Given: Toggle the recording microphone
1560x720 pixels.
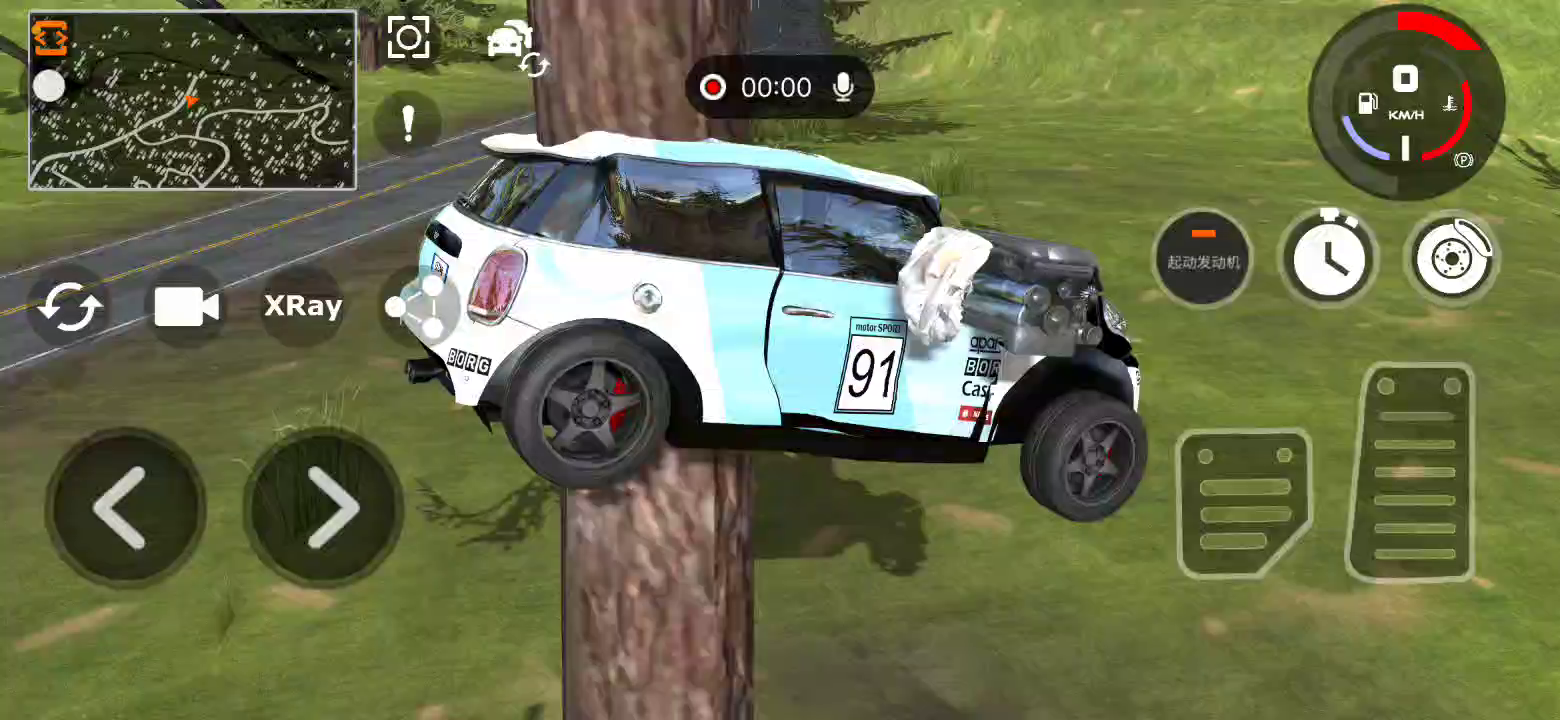Looking at the screenshot, I should [843, 88].
